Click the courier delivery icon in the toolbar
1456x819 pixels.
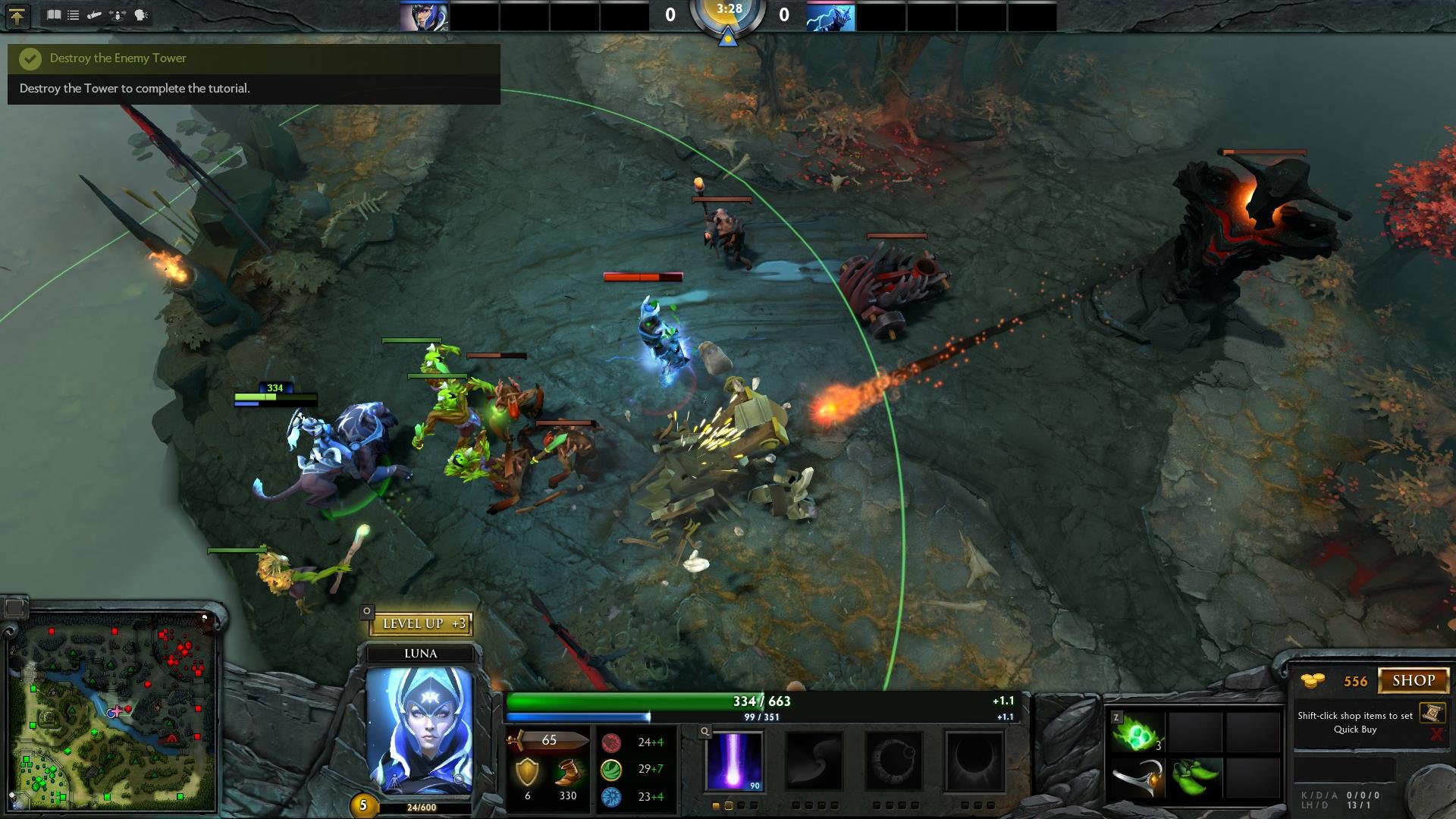(x=93, y=14)
